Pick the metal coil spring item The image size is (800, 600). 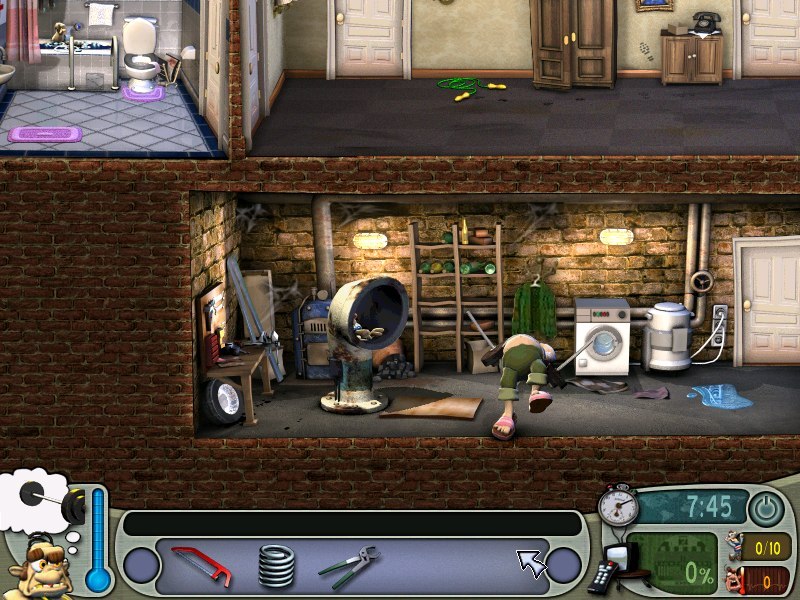(276, 566)
